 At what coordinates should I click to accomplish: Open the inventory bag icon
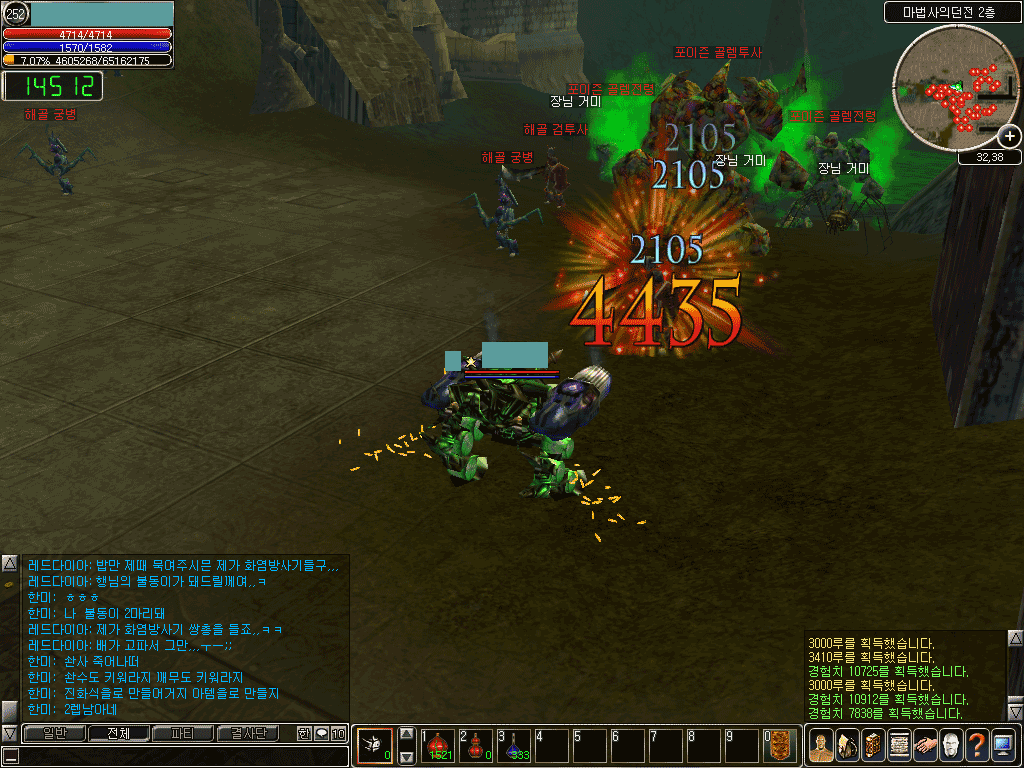pyautogui.click(x=846, y=745)
